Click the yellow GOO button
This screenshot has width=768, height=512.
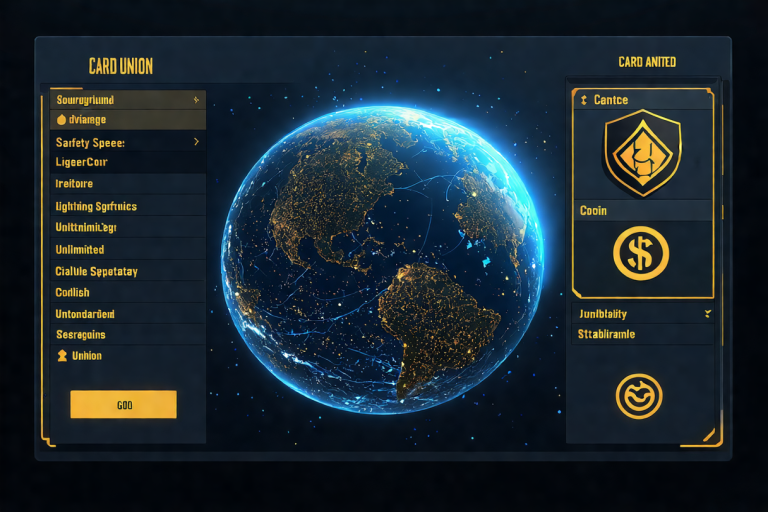[x=123, y=404]
